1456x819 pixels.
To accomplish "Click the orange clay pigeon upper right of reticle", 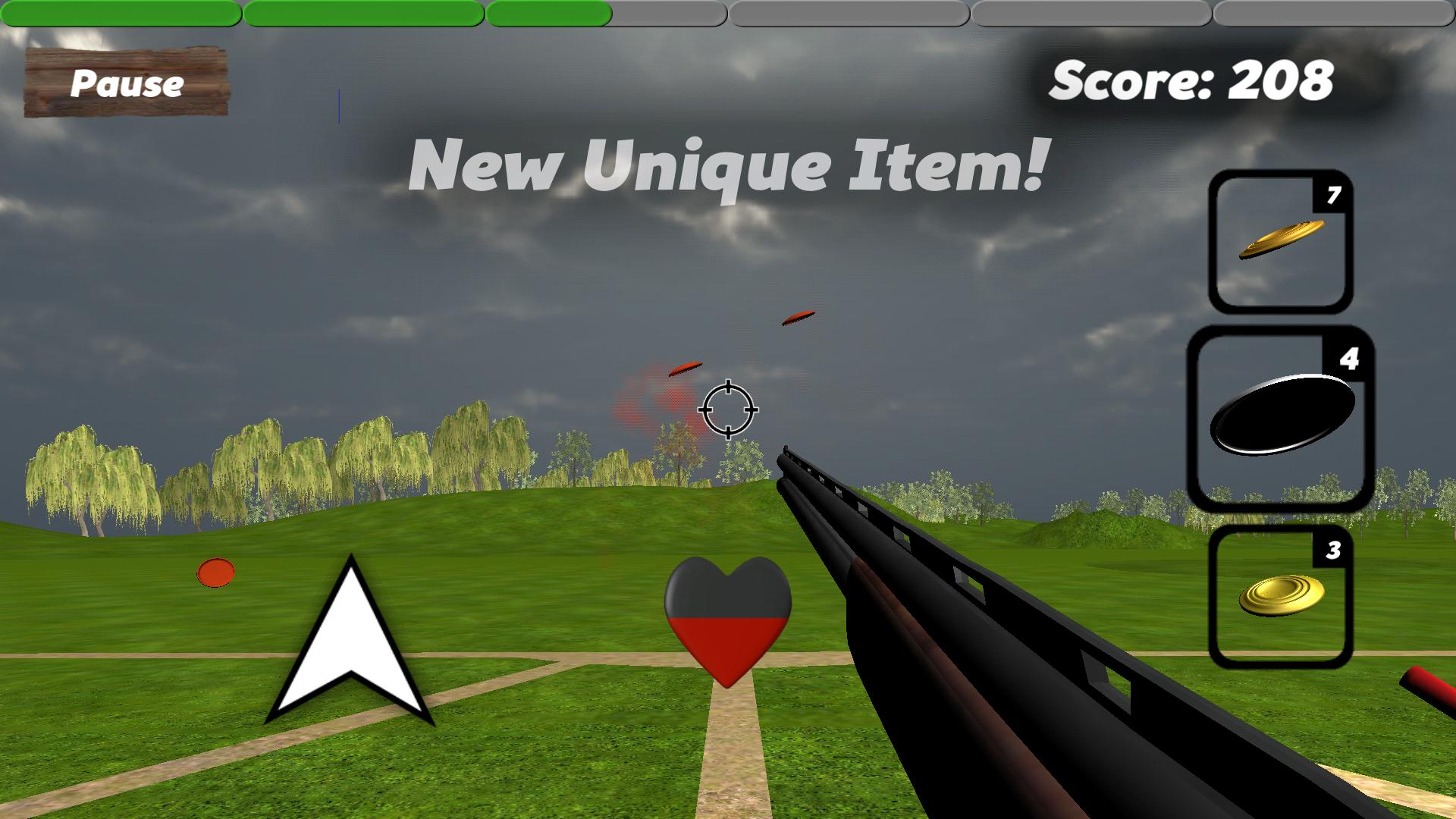I will (797, 318).
